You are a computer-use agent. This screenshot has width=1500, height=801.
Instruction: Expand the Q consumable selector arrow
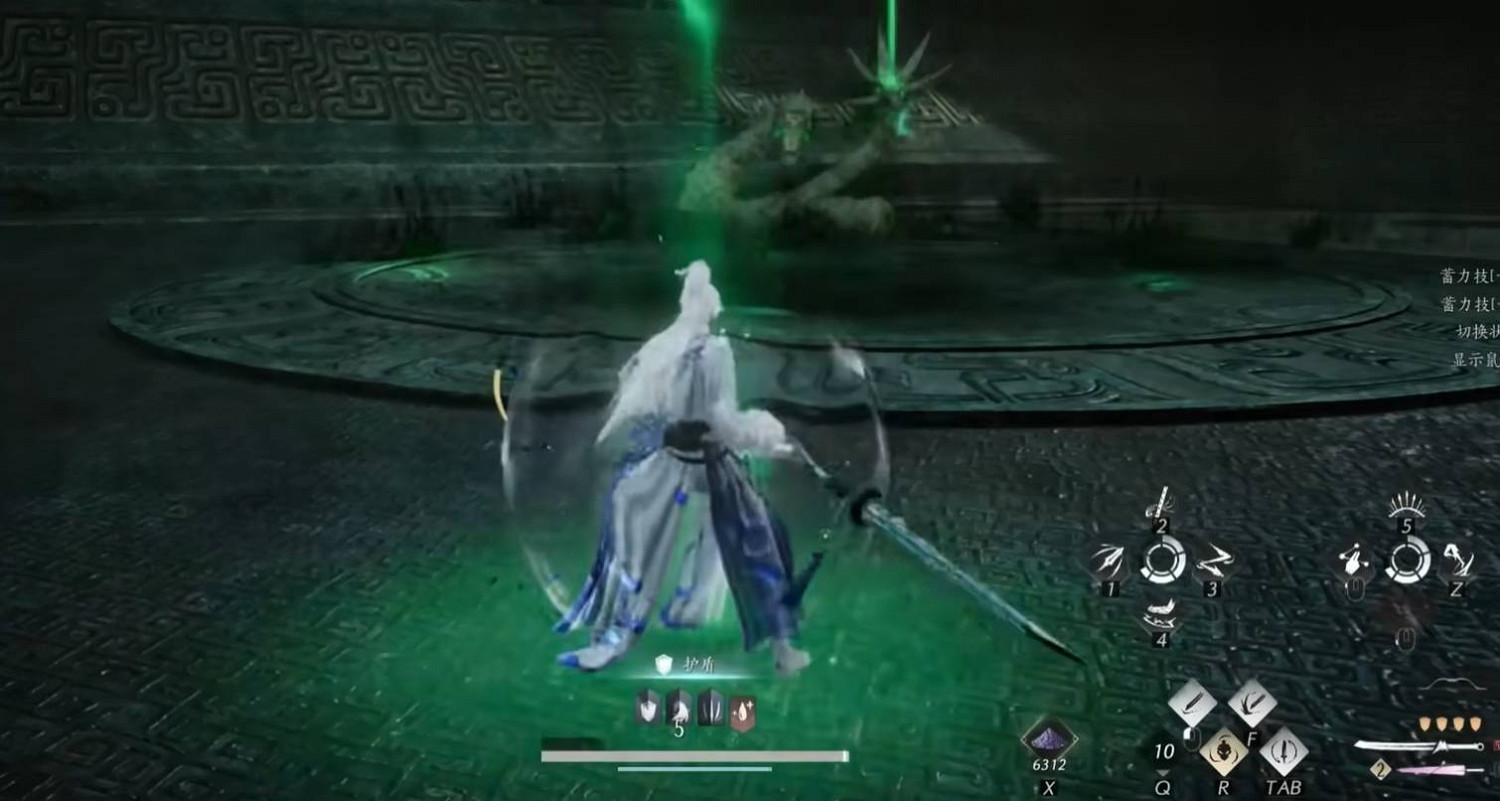click(1160, 773)
